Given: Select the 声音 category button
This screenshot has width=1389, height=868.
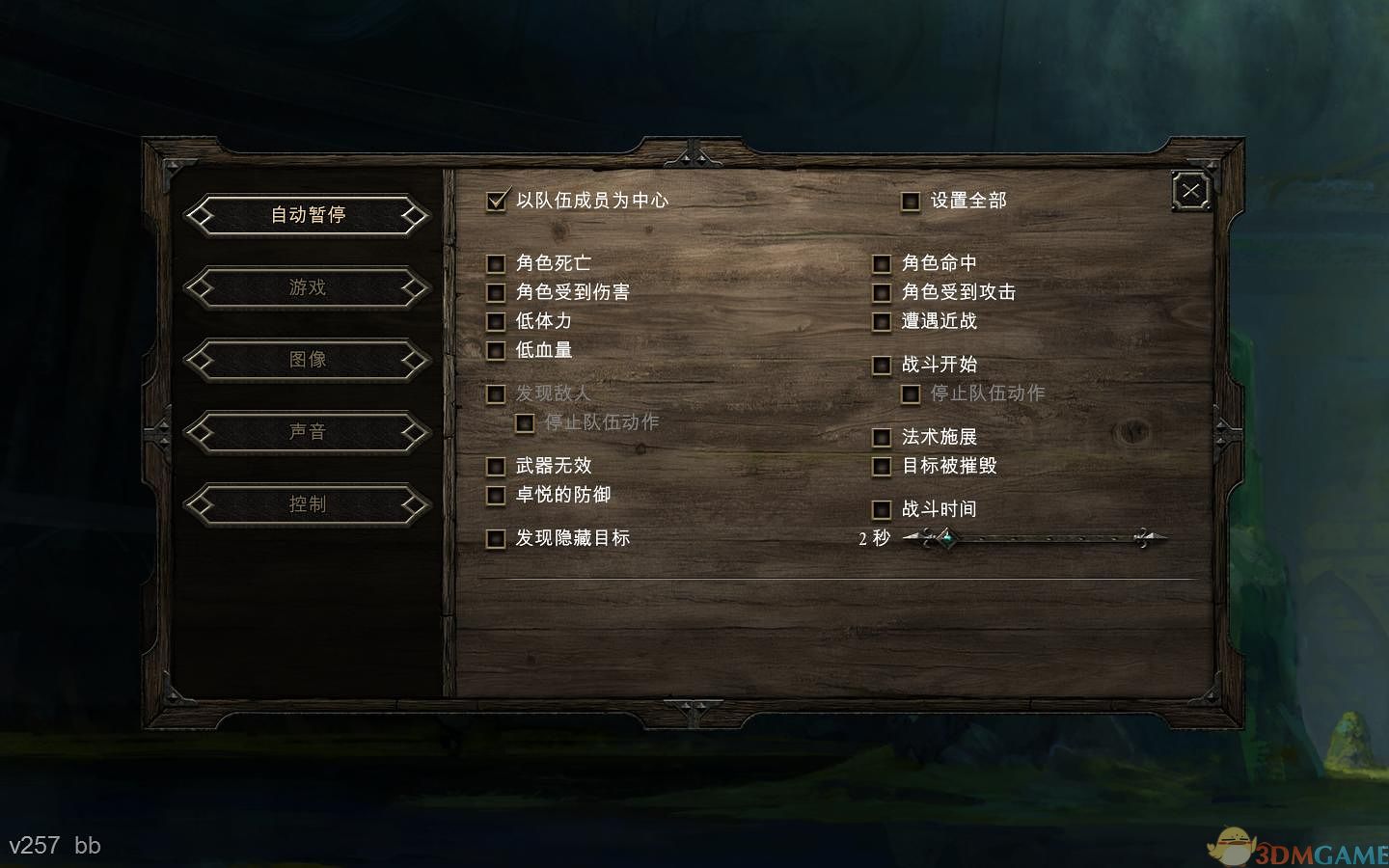Looking at the screenshot, I should (x=307, y=432).
